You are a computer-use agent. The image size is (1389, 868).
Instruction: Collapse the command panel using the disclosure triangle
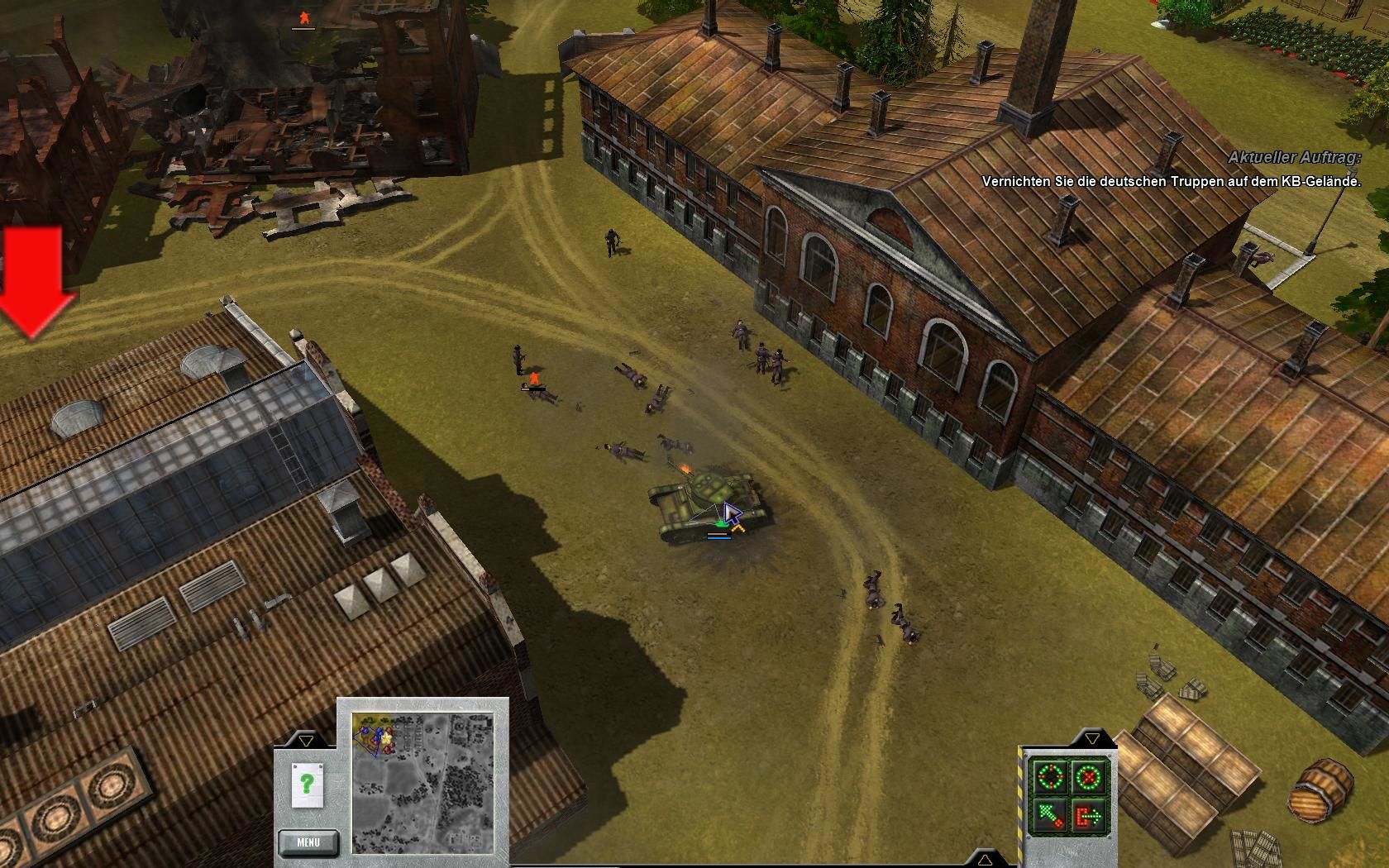1092,738
